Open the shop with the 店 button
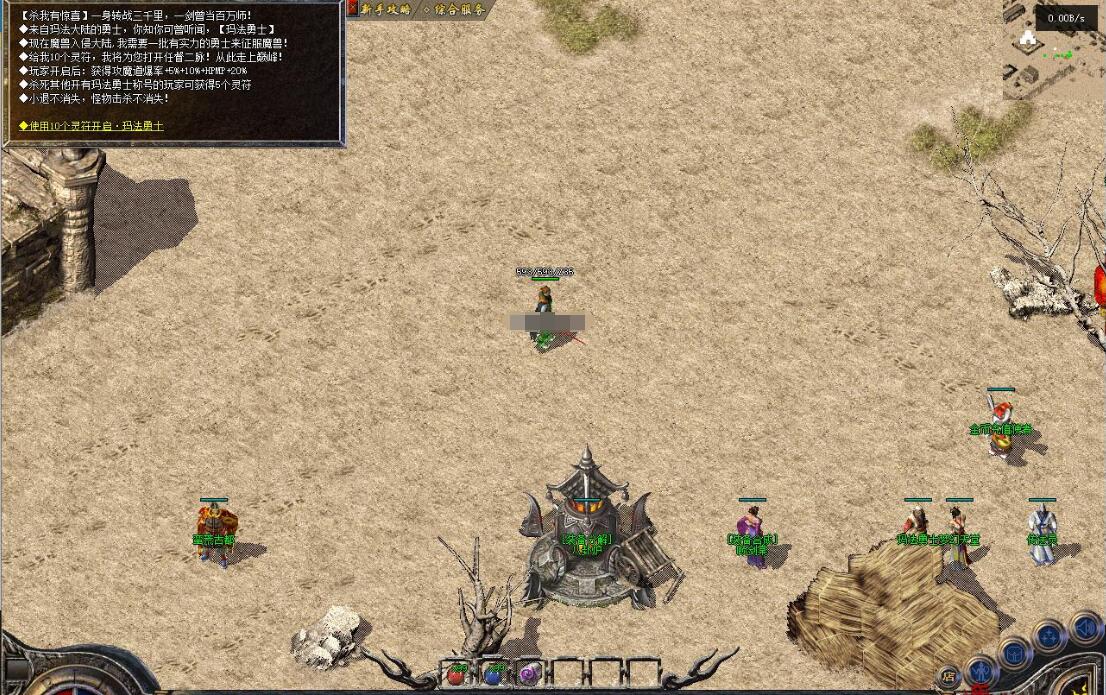This screenshot has width=1106, height=695. pos(948,677)
